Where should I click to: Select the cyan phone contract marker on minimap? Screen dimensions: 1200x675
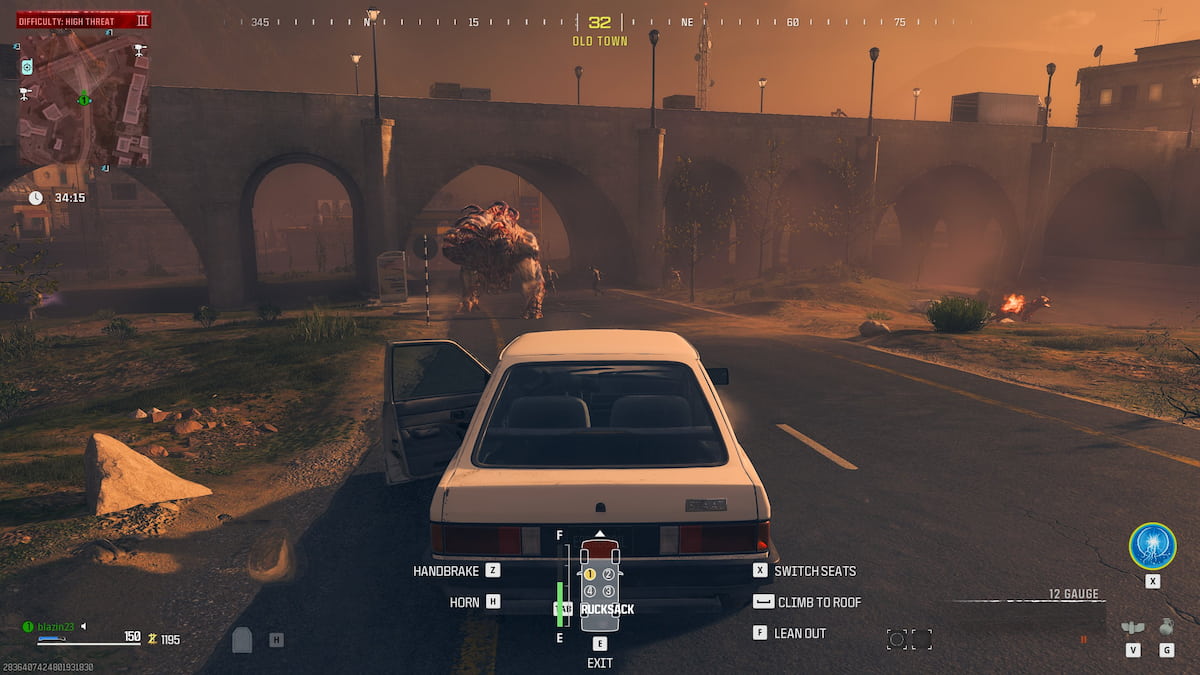[x=27, y=66]
